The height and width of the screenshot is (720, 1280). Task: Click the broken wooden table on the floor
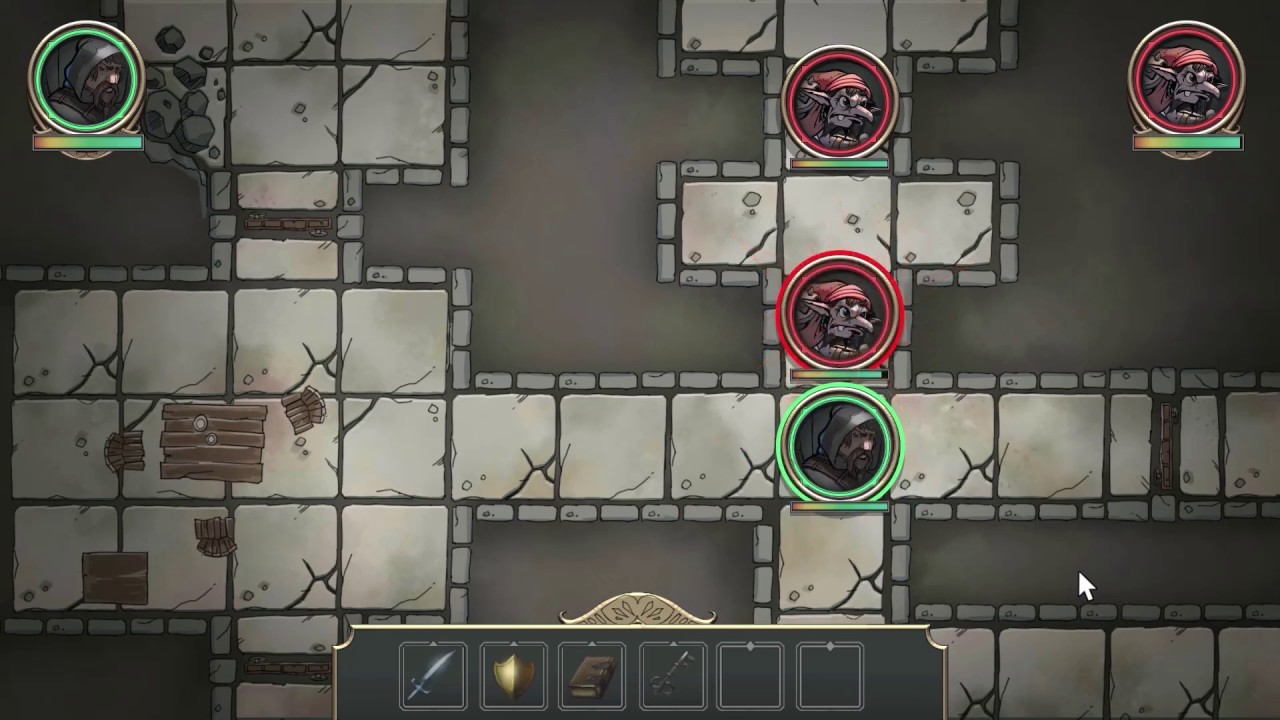(210, 443)
